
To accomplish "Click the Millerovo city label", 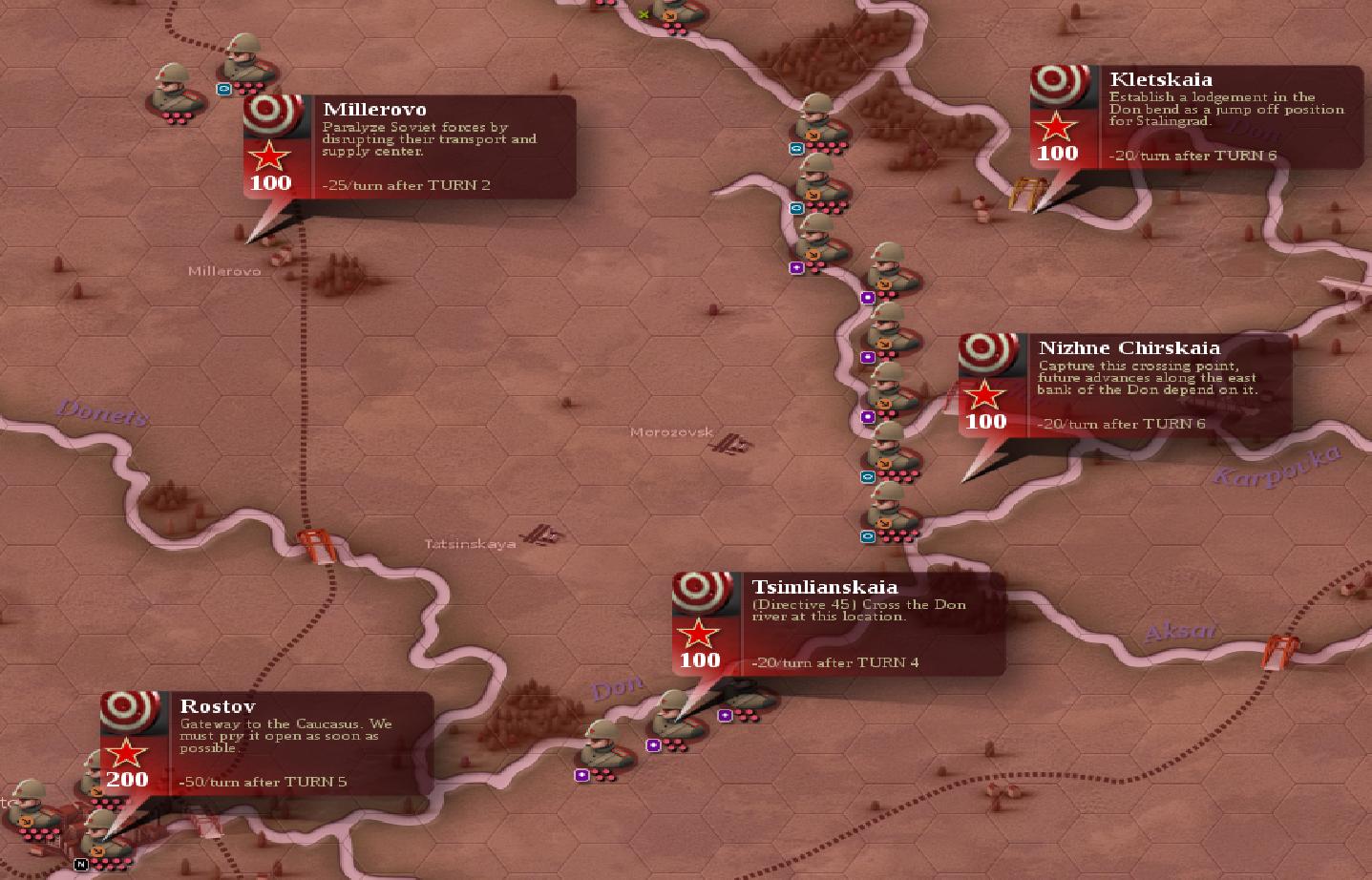I will 224,271.
